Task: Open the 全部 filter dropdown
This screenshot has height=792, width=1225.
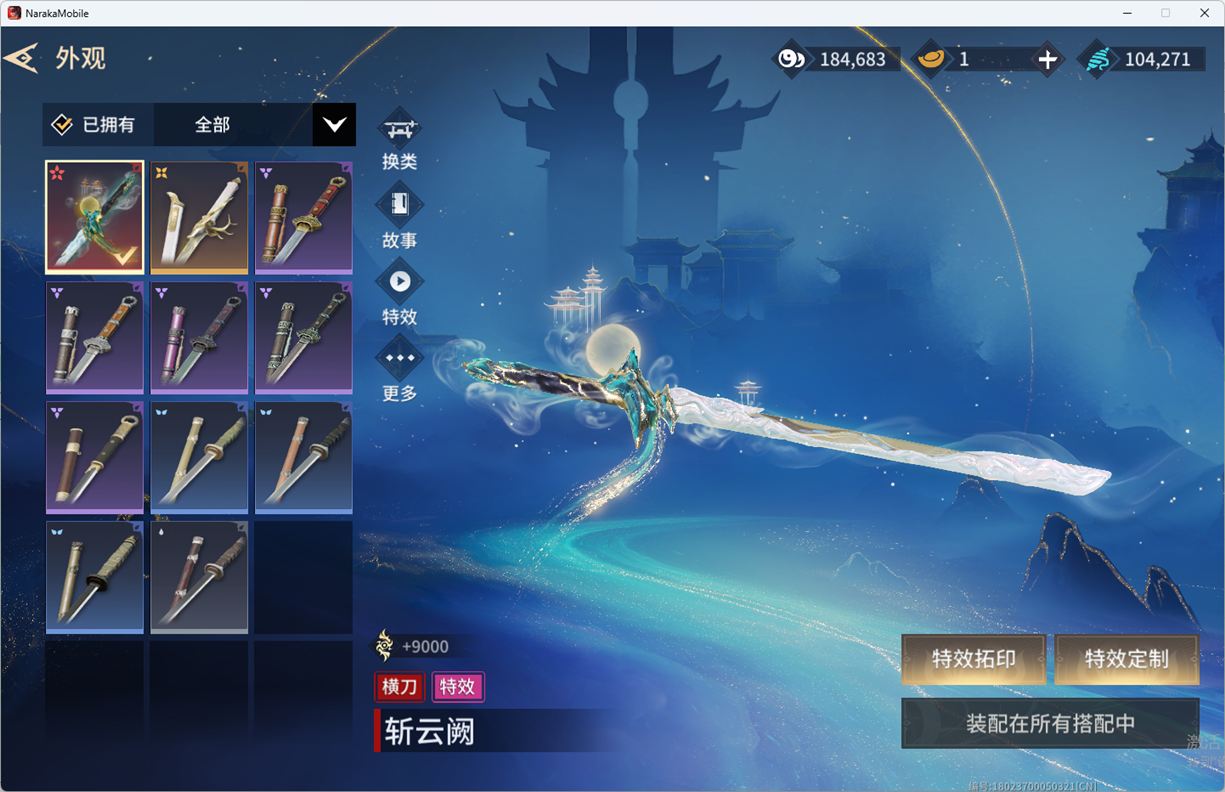Action: (x=334, y=125)
